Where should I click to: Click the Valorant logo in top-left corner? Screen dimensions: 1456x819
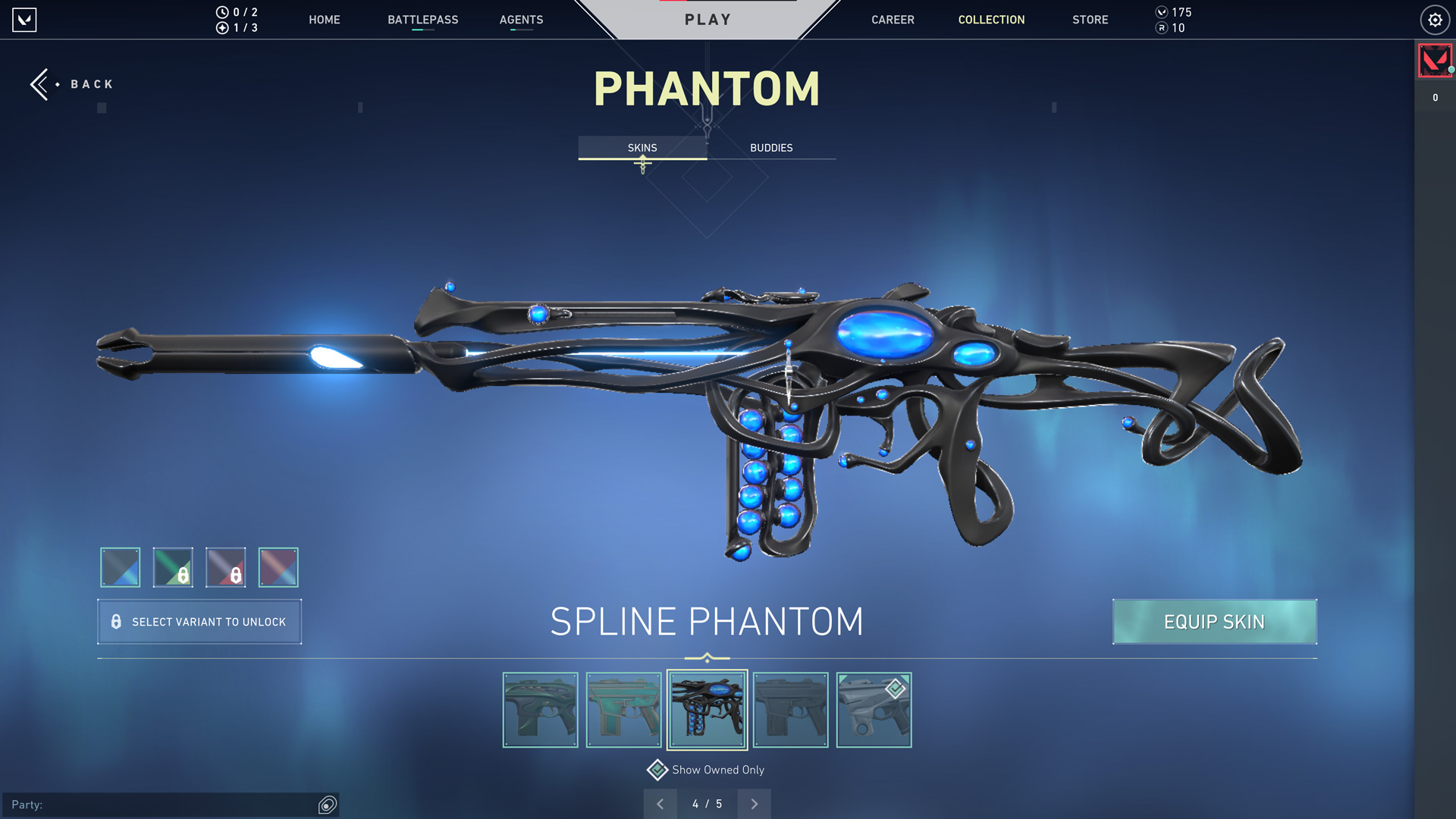[x=24, y=20]
